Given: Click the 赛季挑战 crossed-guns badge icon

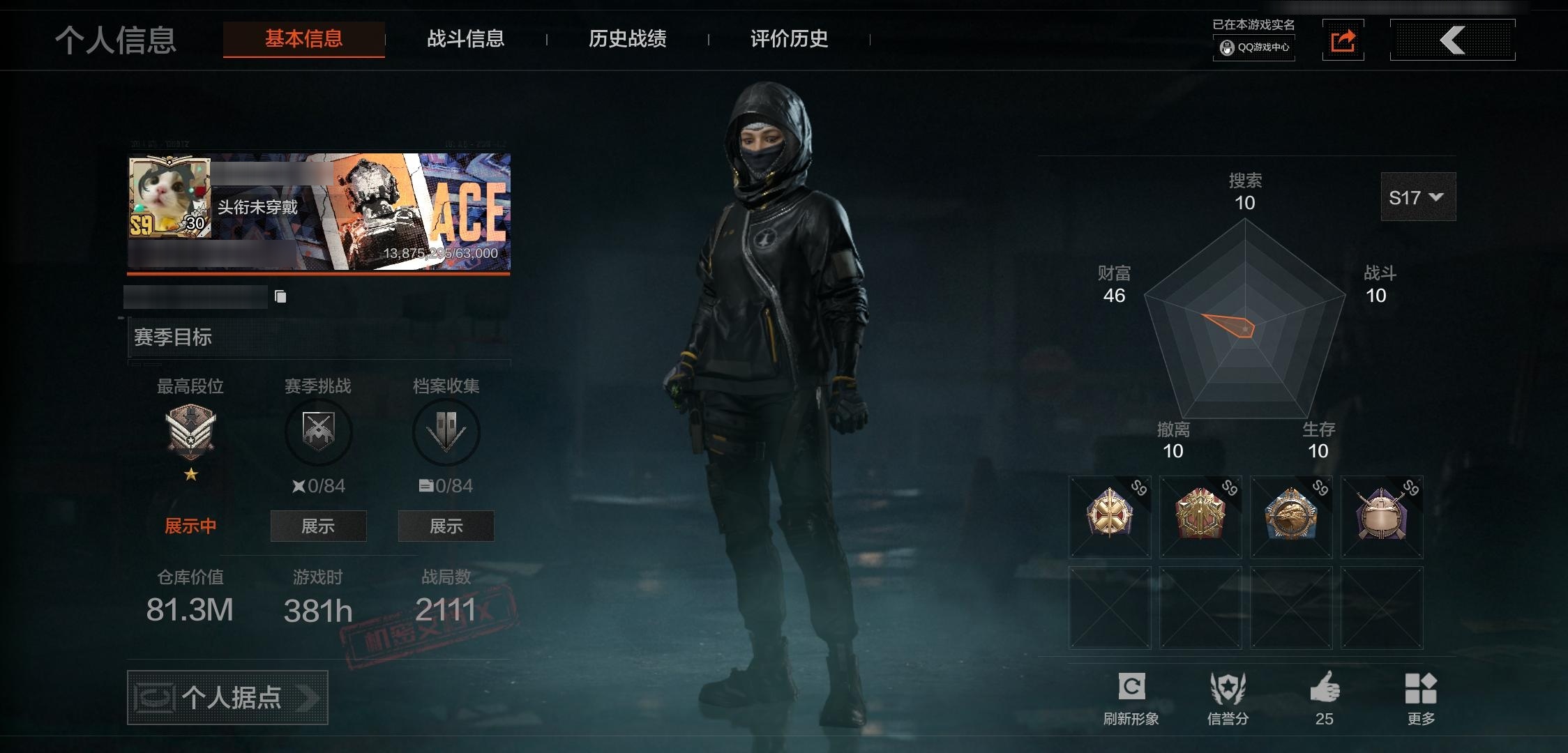Looking at the screenshot, I should [x=318, y=432].
